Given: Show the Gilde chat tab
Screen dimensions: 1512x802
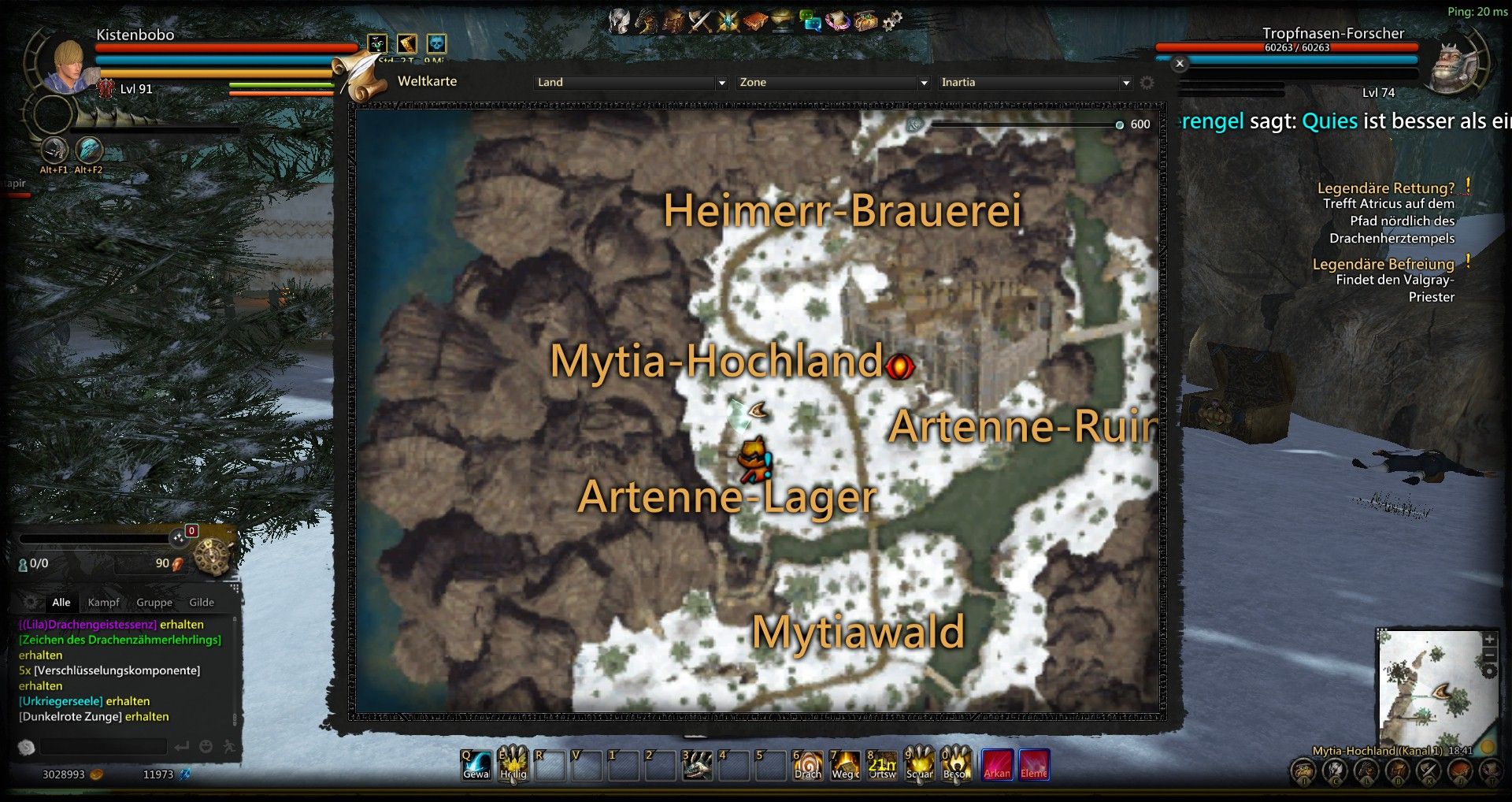Looking at the screenshot, I should point(202,603).
